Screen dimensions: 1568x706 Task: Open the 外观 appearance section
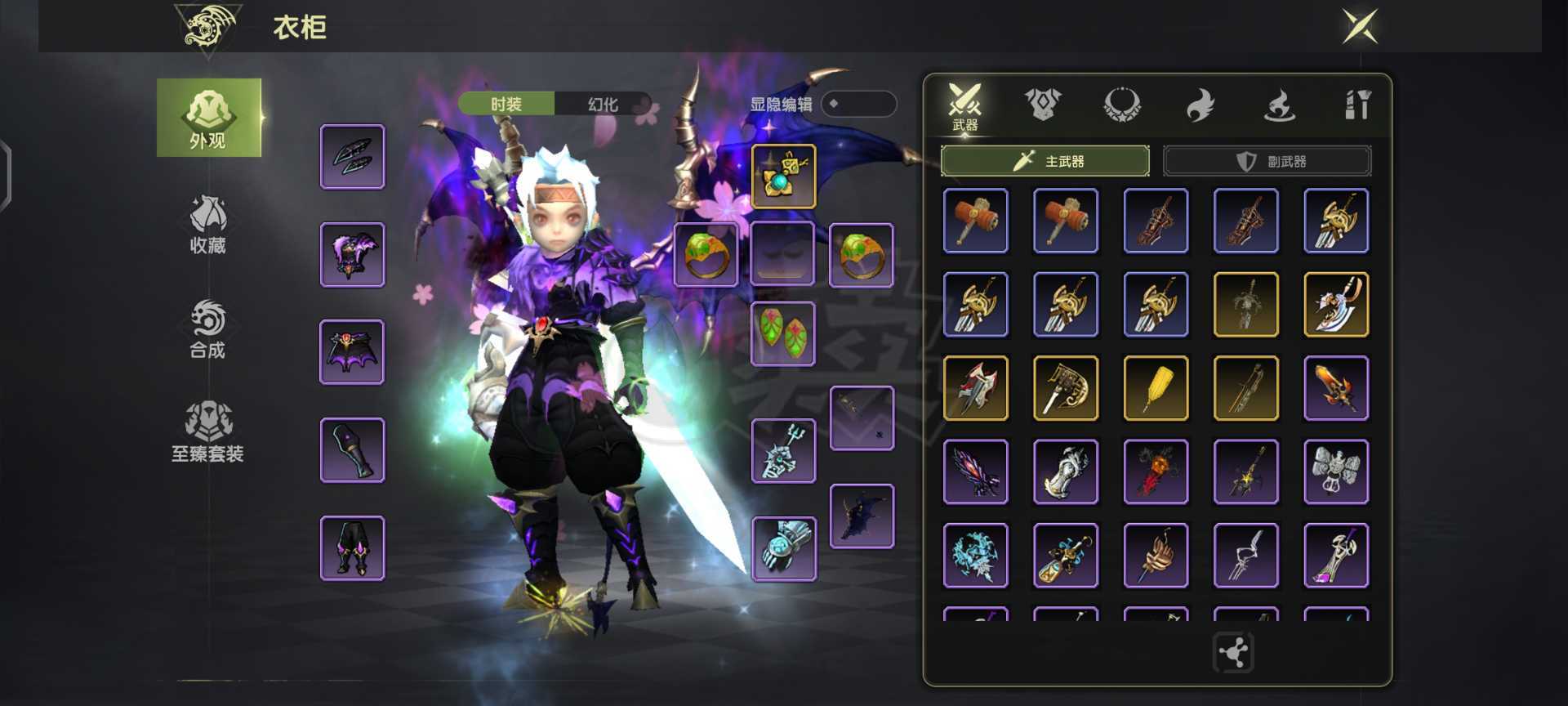click(208, 118)
